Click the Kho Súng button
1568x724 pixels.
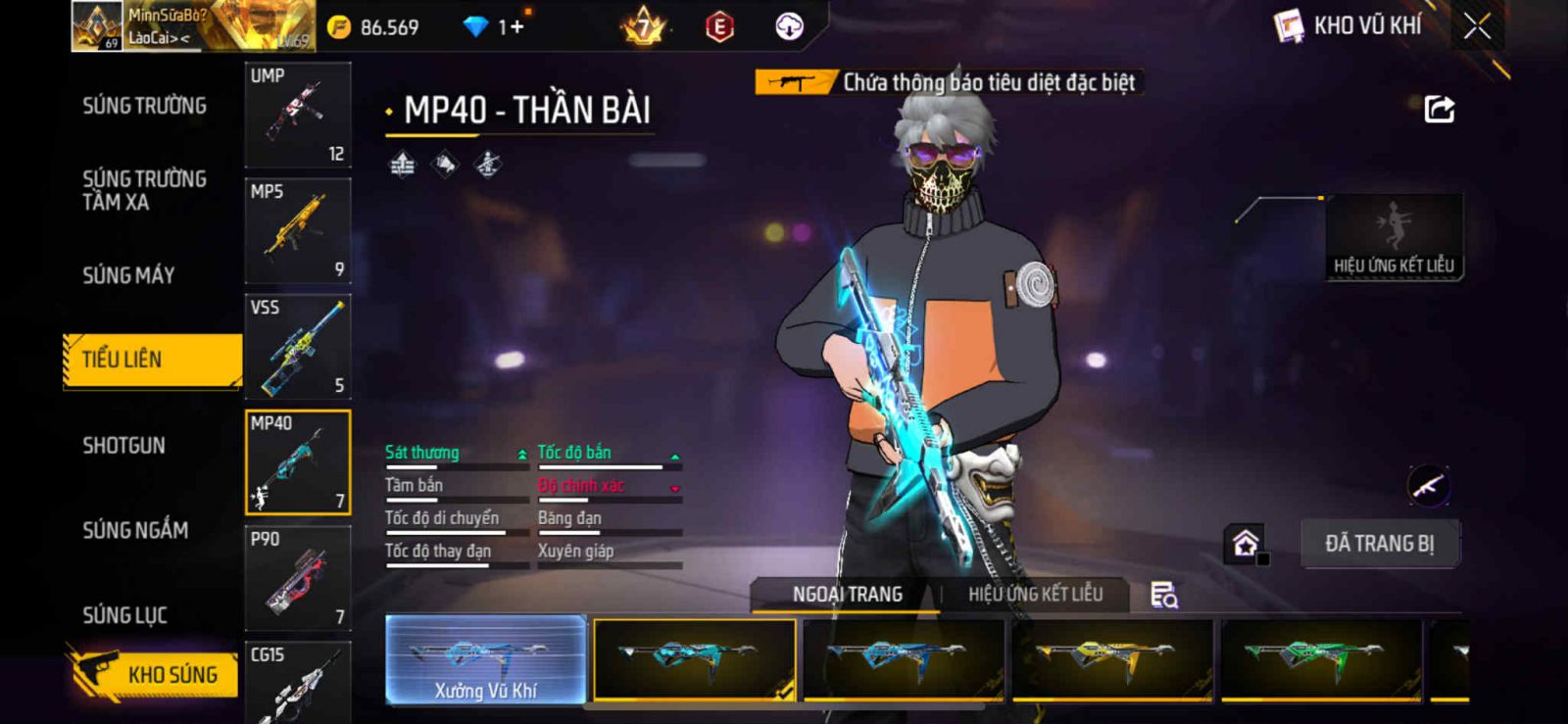click(x=155, y=674)
